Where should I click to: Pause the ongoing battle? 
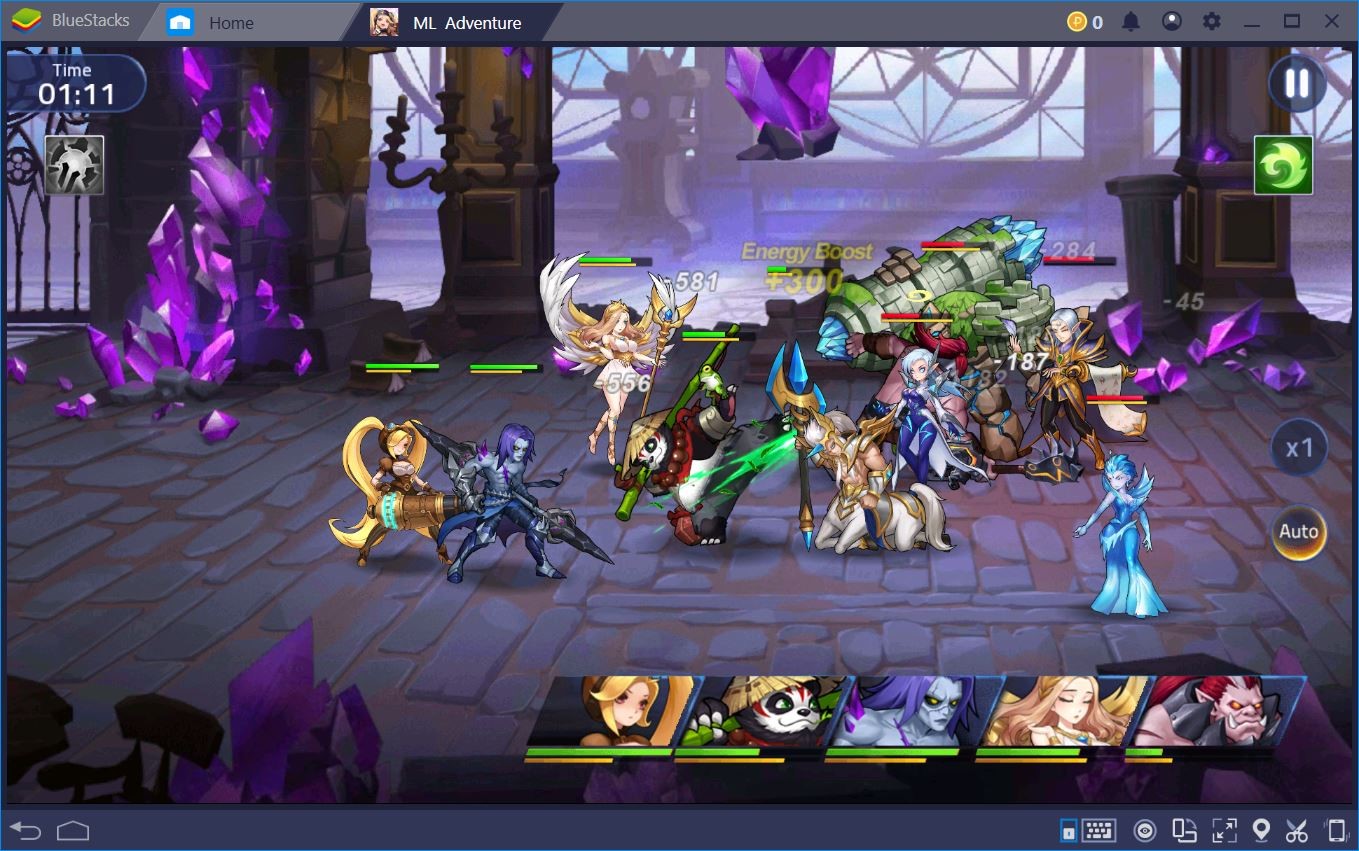point(1295,84)
